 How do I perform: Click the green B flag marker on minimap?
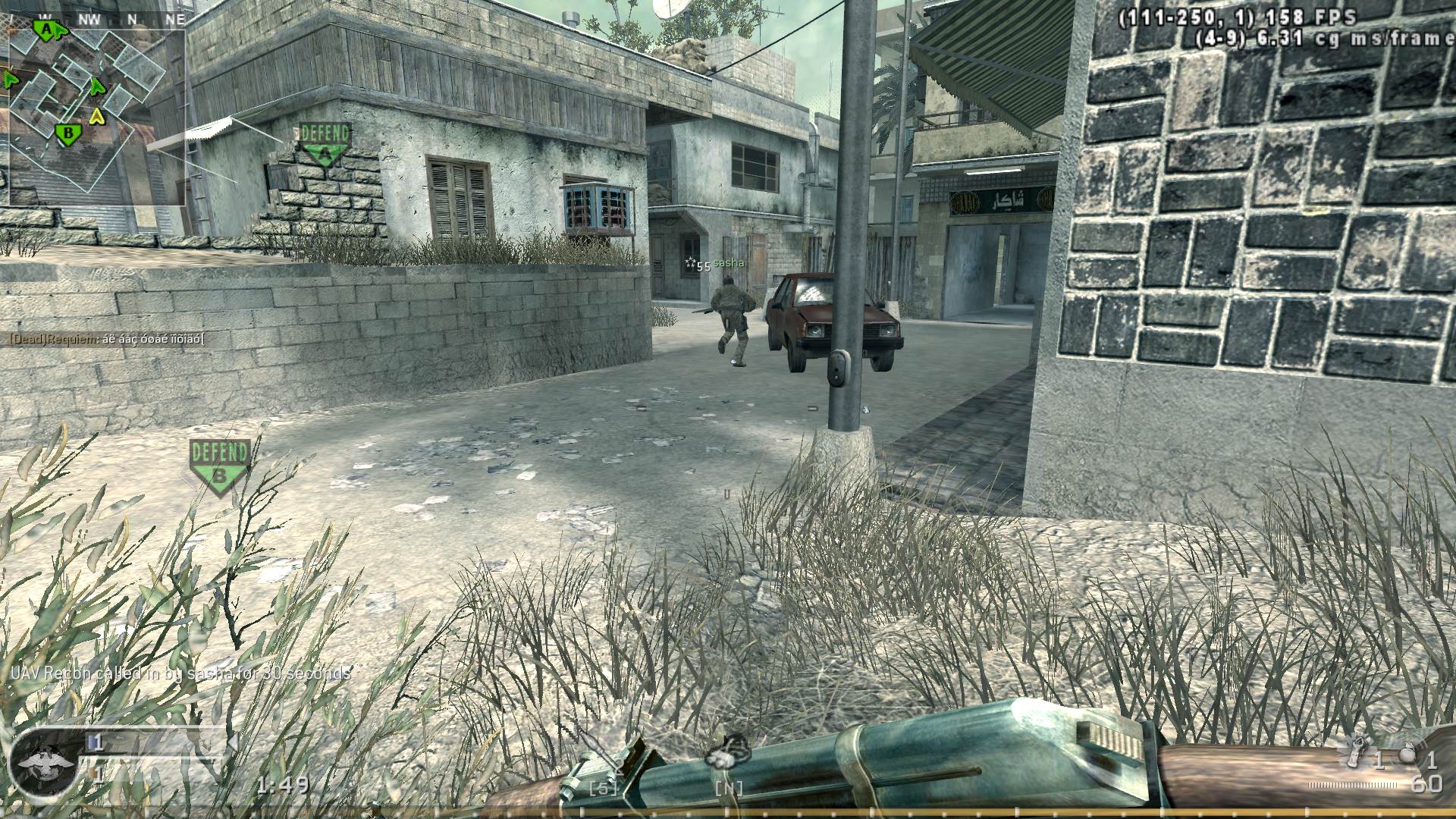[x=68, y=134]
